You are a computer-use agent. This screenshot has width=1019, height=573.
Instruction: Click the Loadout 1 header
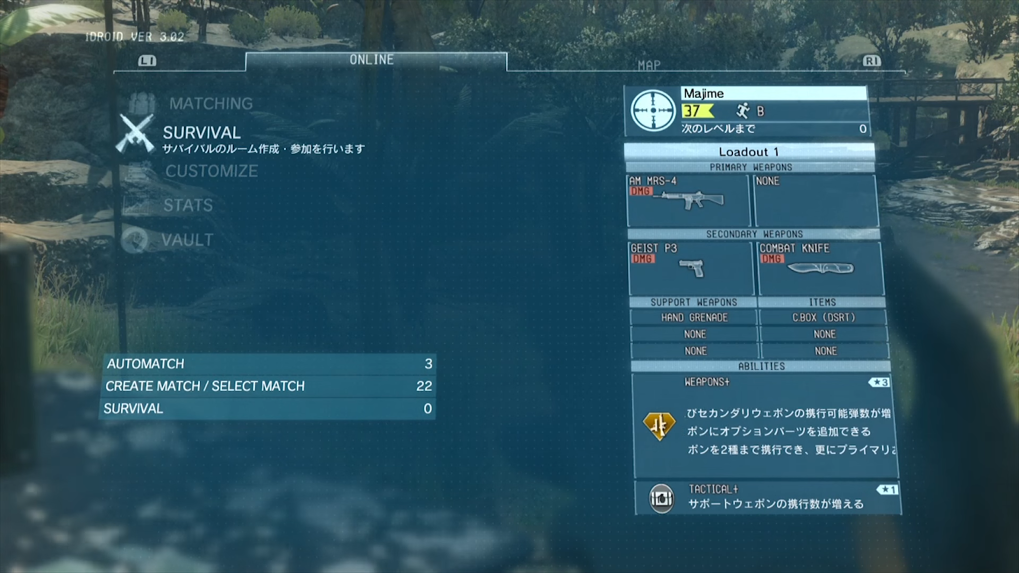pos(748,152)
